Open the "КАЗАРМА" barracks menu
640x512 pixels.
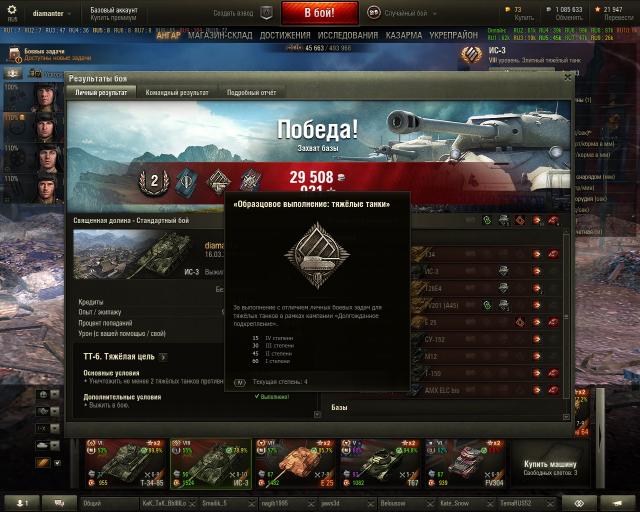pos(405,35)
